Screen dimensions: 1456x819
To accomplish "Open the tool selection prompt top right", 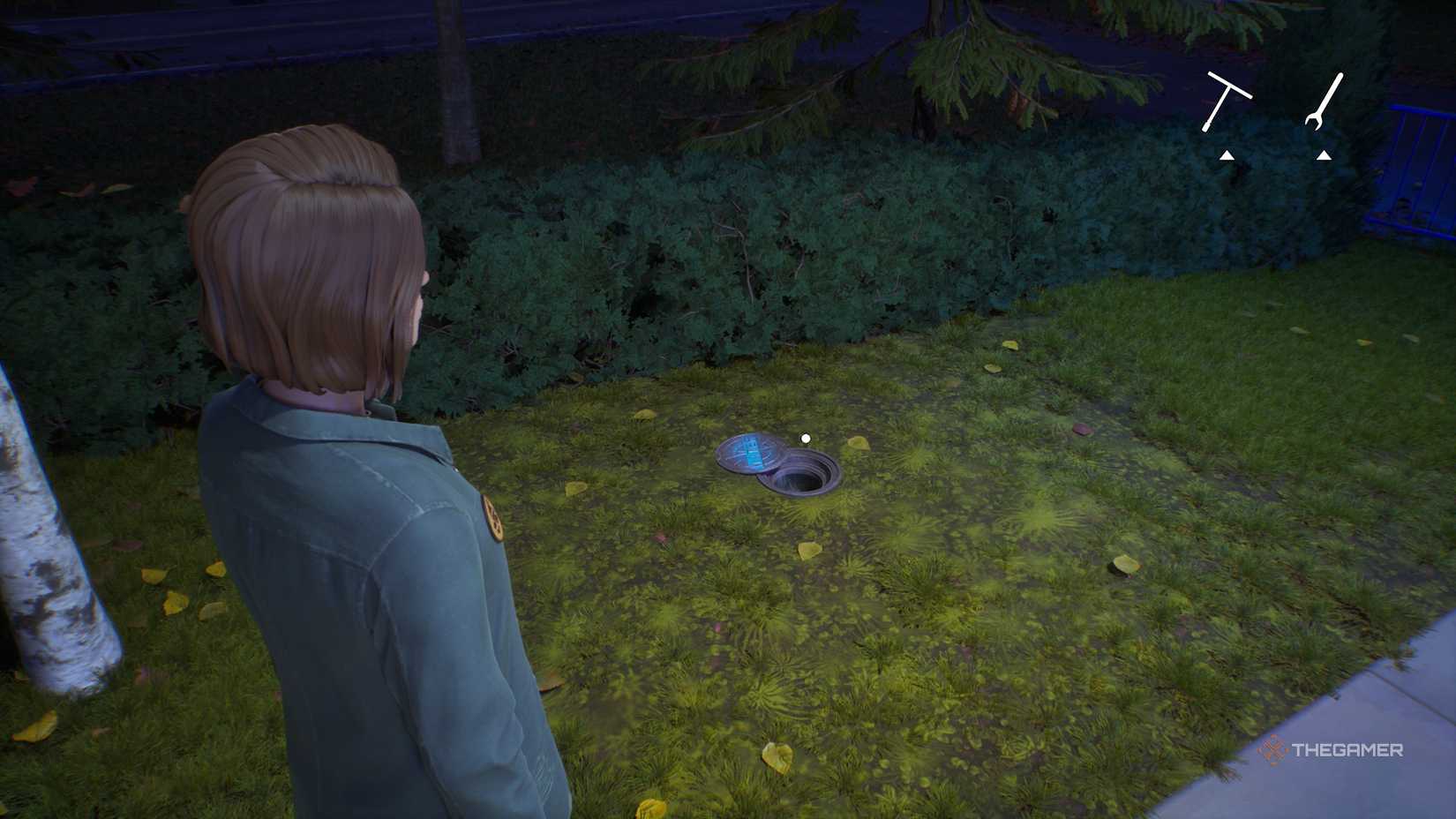I will (1275, 115).
